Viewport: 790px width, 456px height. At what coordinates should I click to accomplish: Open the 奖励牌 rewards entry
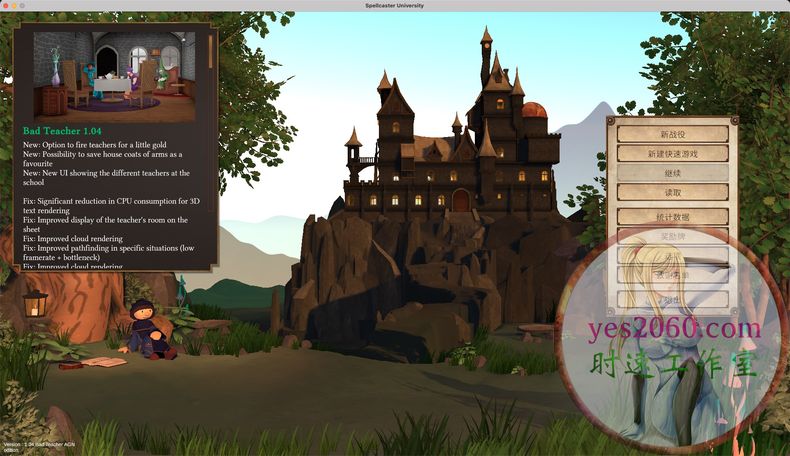[672, 236]
